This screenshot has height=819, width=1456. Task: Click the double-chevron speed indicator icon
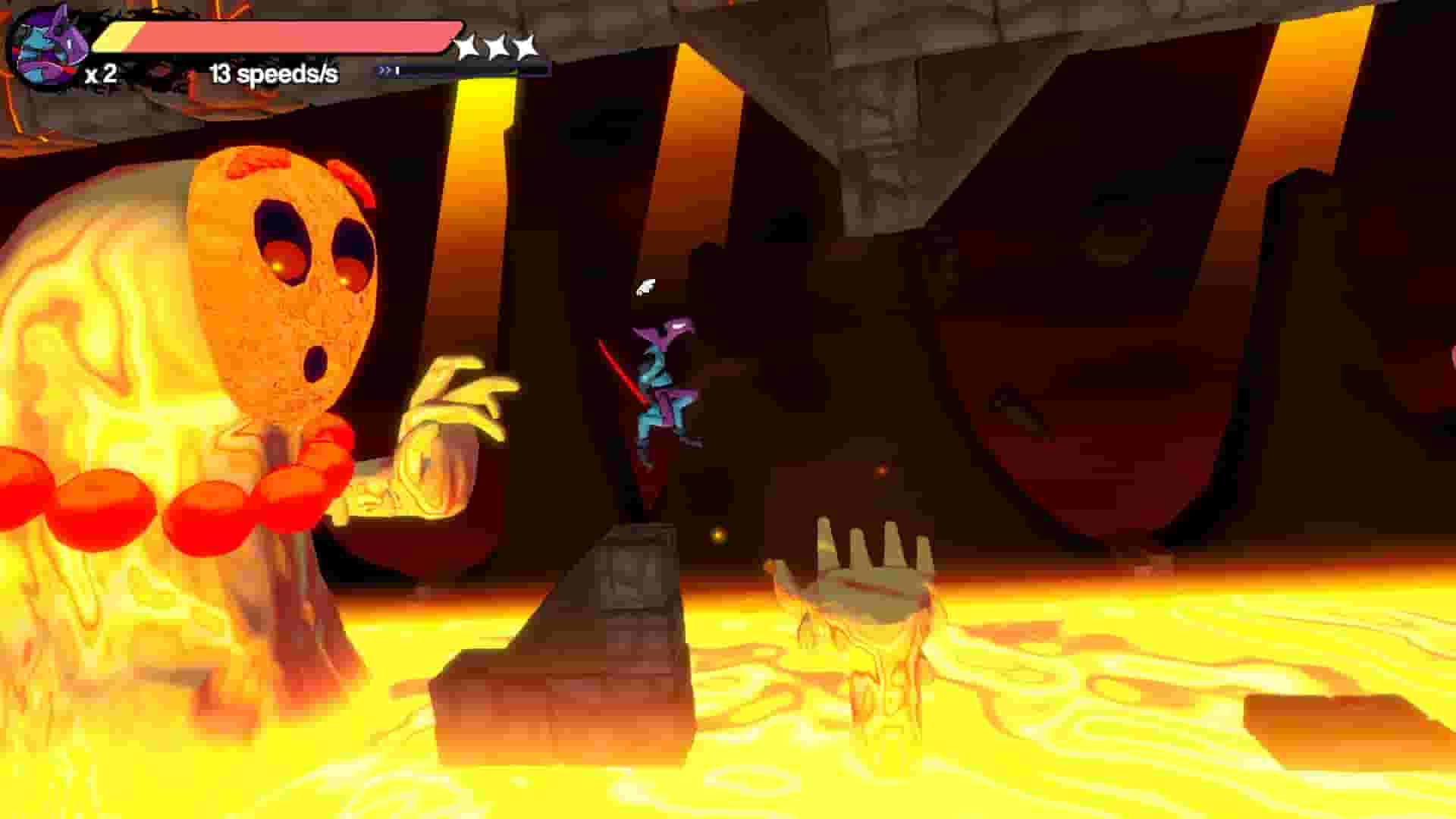(x=383, y=71)
